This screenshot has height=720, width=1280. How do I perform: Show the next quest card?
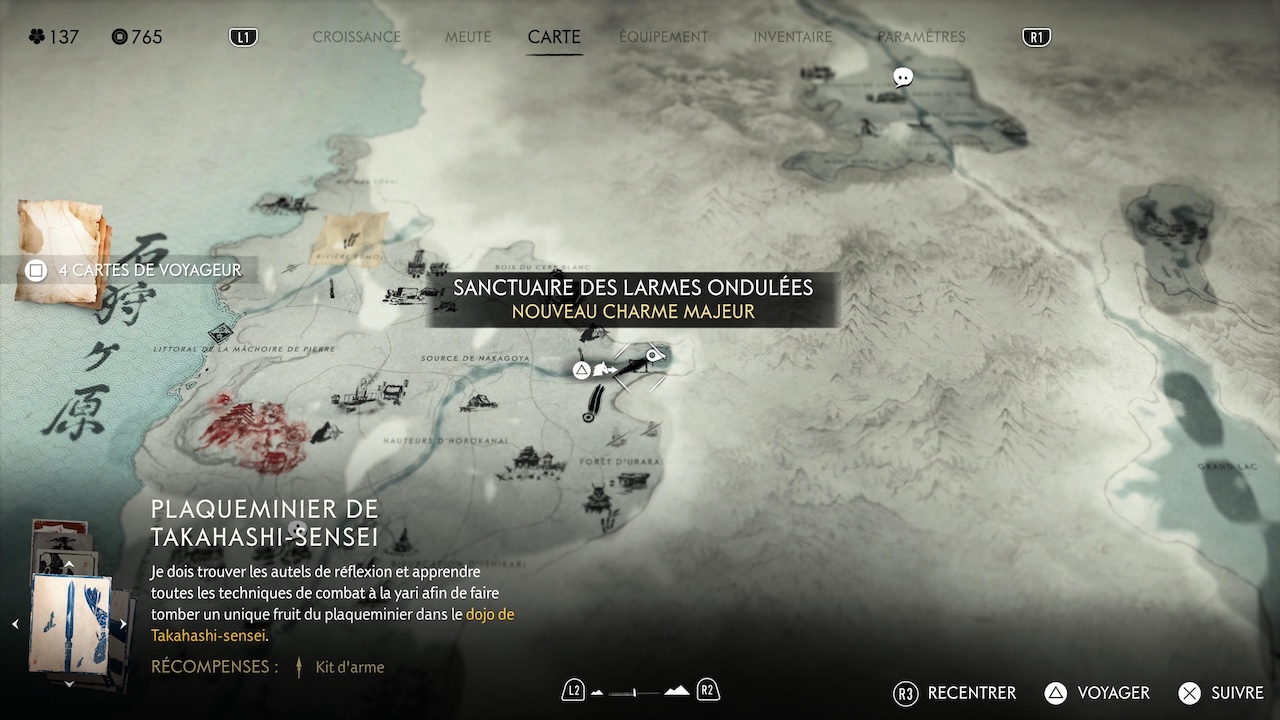(x=123, y=624)
